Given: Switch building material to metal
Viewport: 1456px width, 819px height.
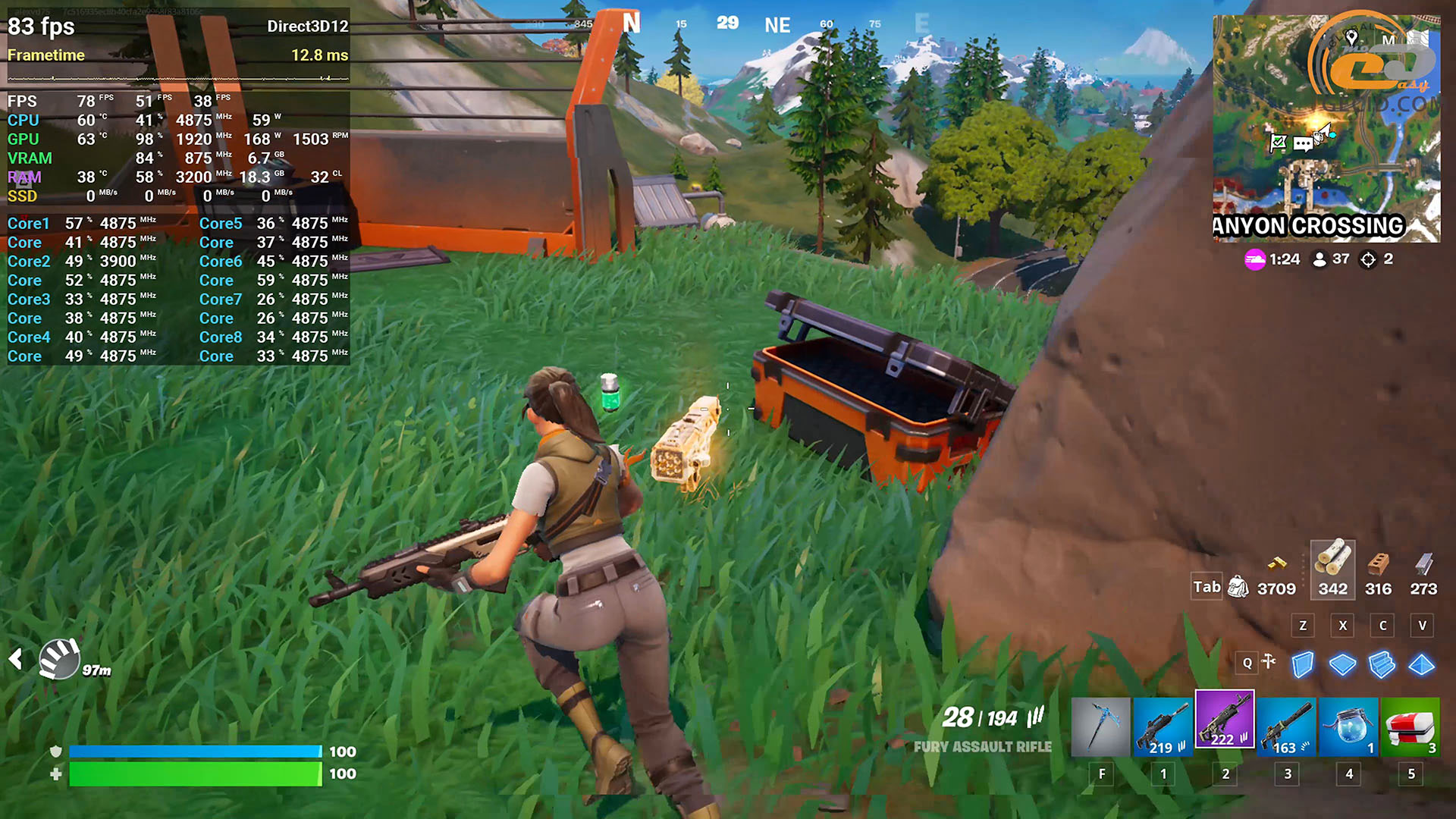Looking at the screenshot, I should click(x=1423, y=563).
